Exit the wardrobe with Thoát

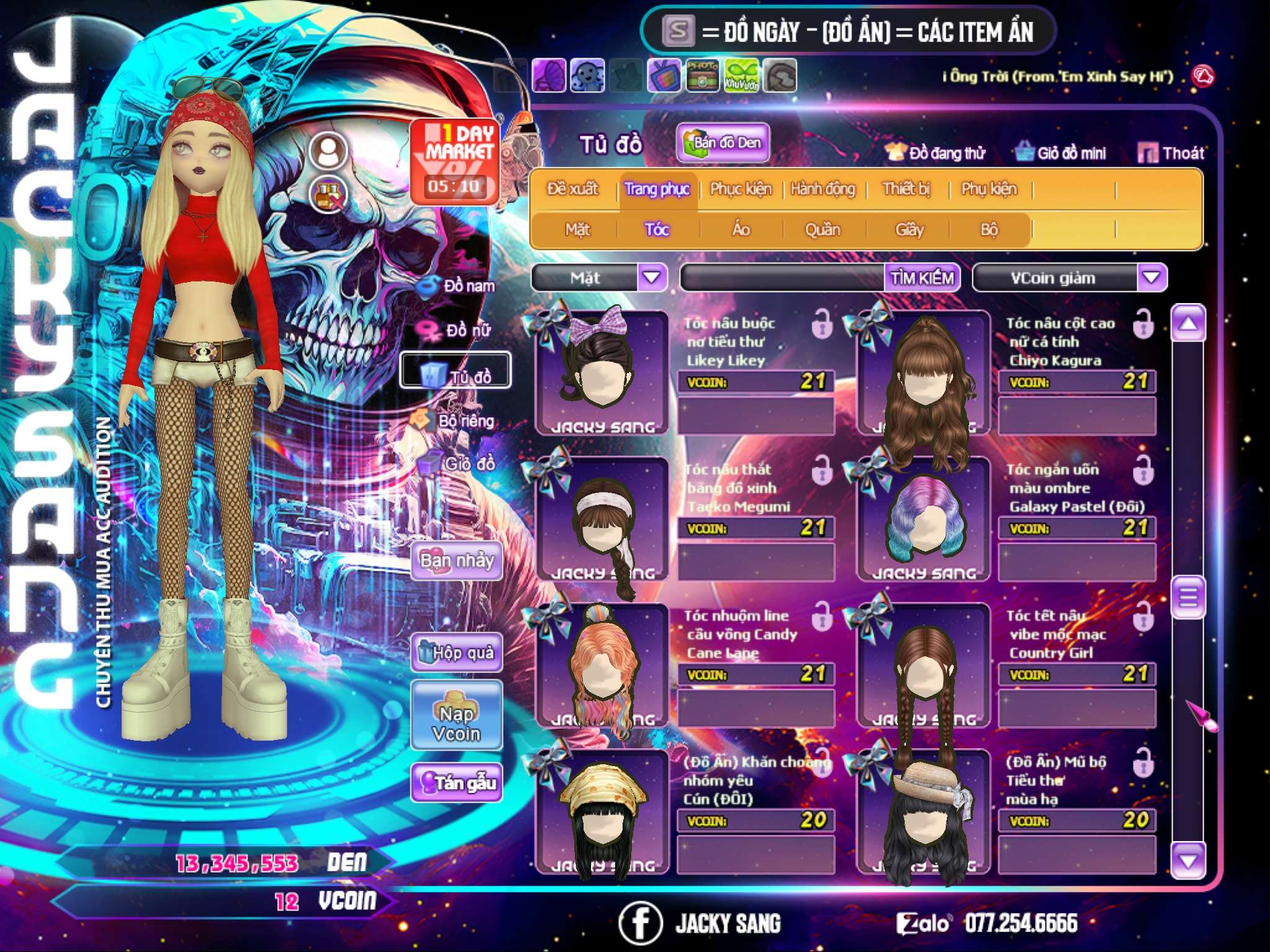1171,153
